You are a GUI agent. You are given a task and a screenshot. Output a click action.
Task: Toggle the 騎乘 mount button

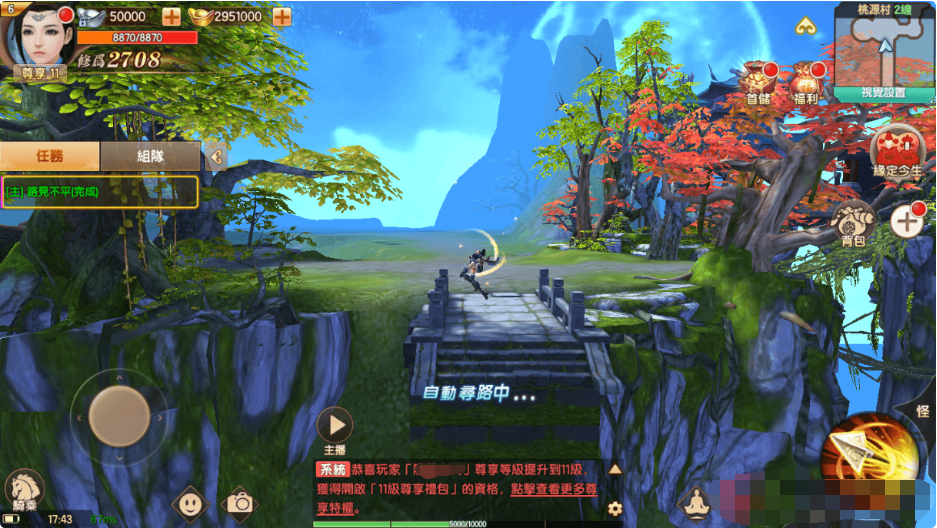pyautogui.click(x=24, y=490)
